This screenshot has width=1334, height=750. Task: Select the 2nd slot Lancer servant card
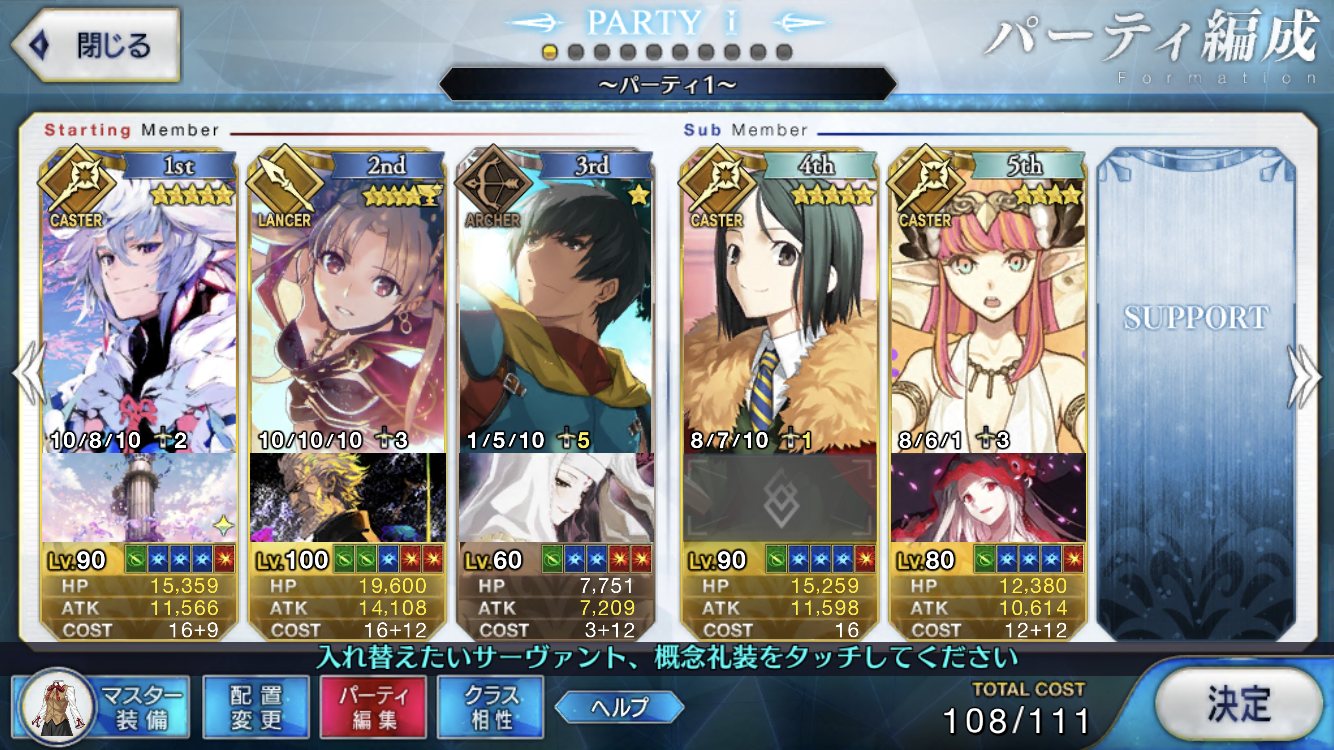(347, 310)
